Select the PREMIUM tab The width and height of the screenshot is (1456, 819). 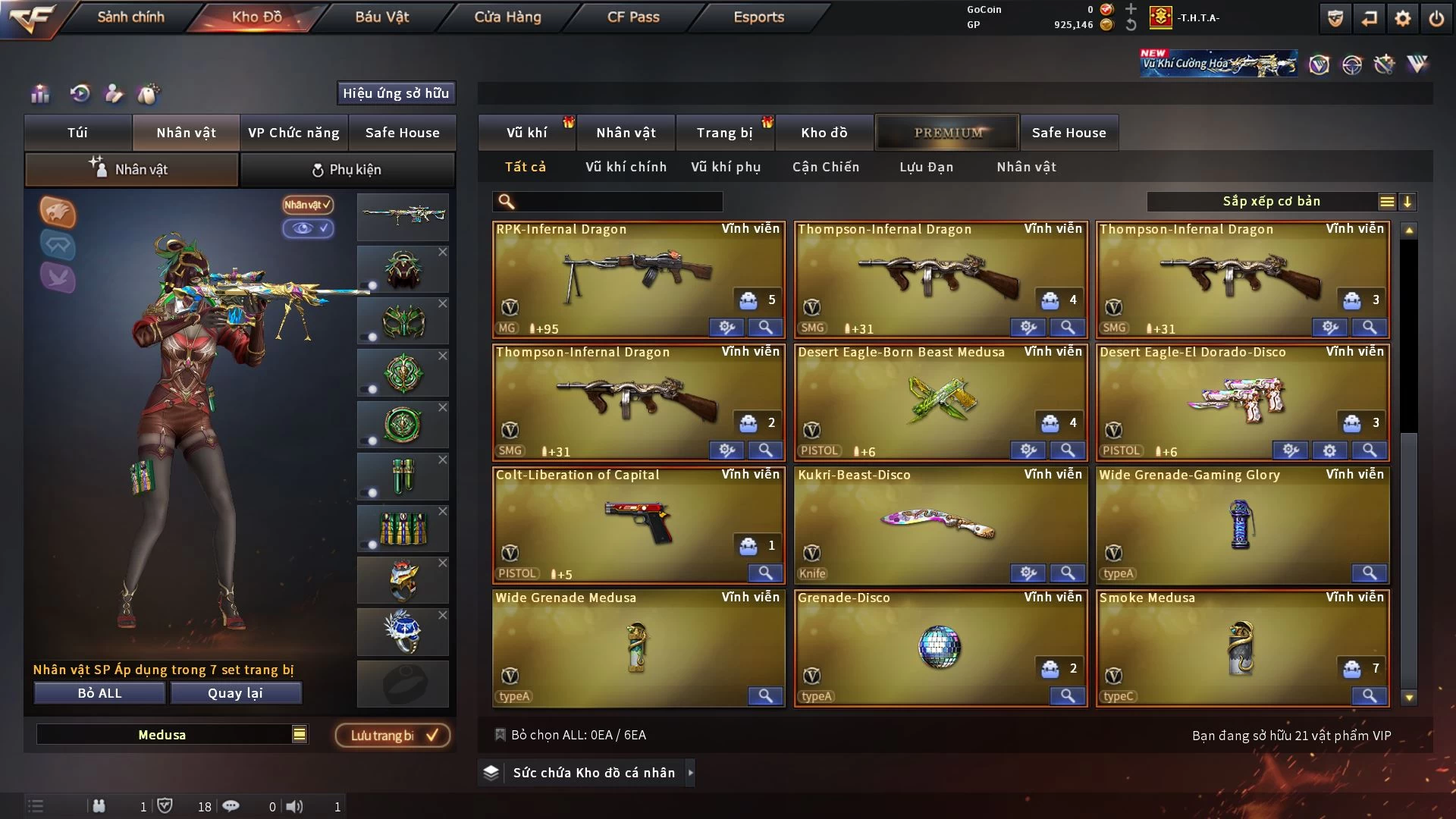pyautogui.click(x=948, y=133)
